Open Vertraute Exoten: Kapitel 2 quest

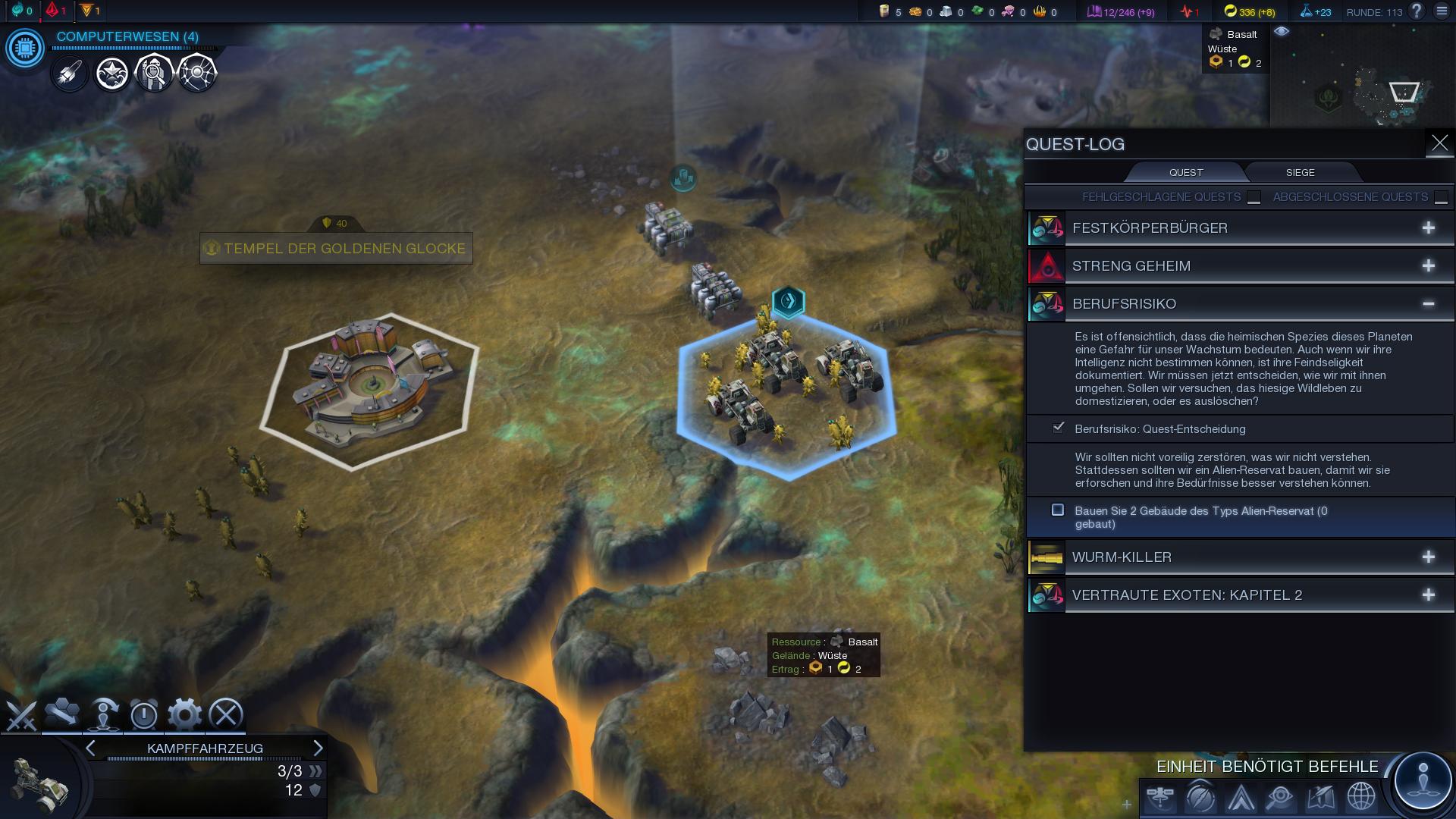click(x=1428, y=595)
